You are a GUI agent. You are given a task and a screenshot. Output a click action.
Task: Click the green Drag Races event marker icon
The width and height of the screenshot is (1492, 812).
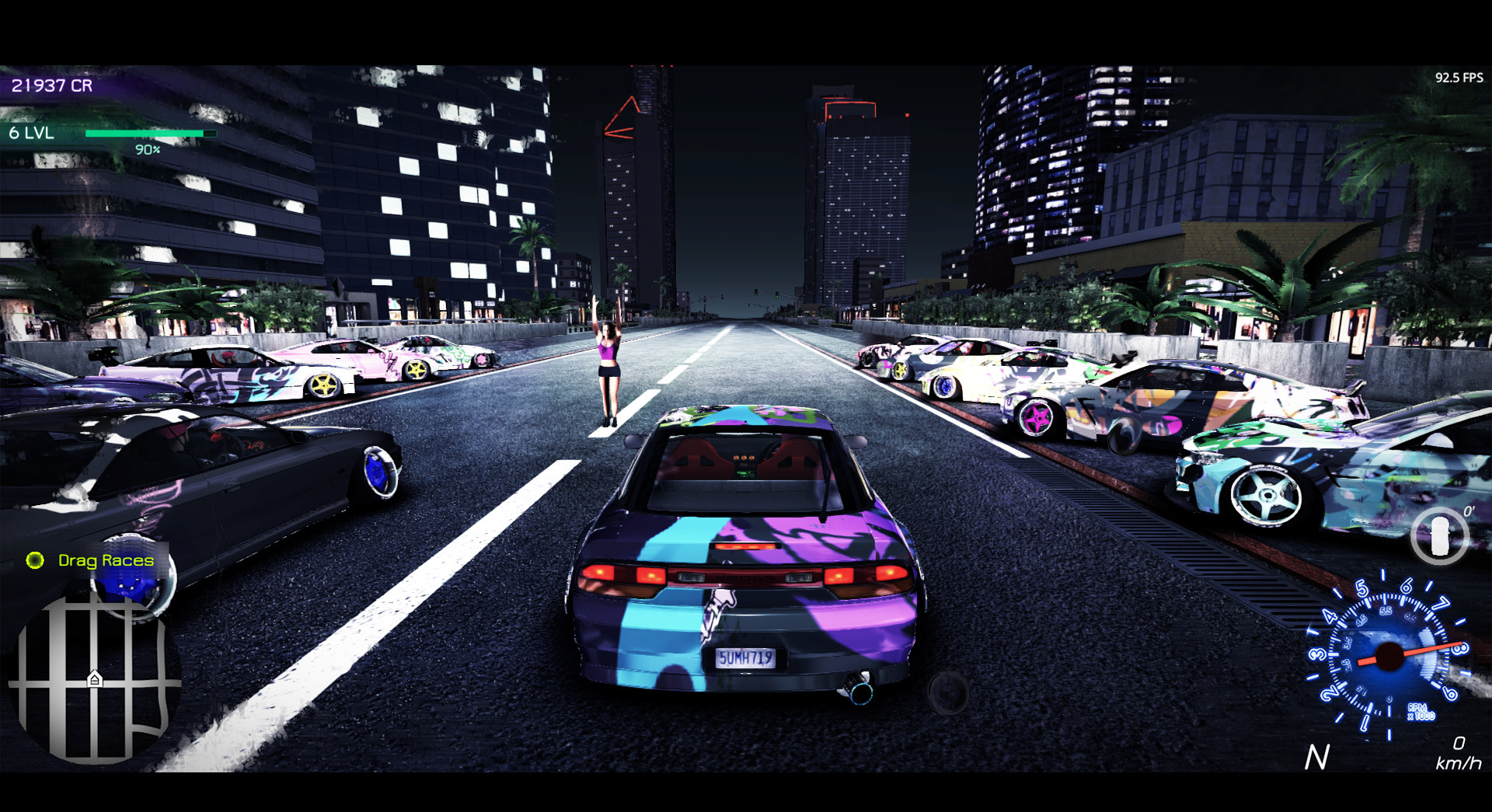click(x=34, y=560)
